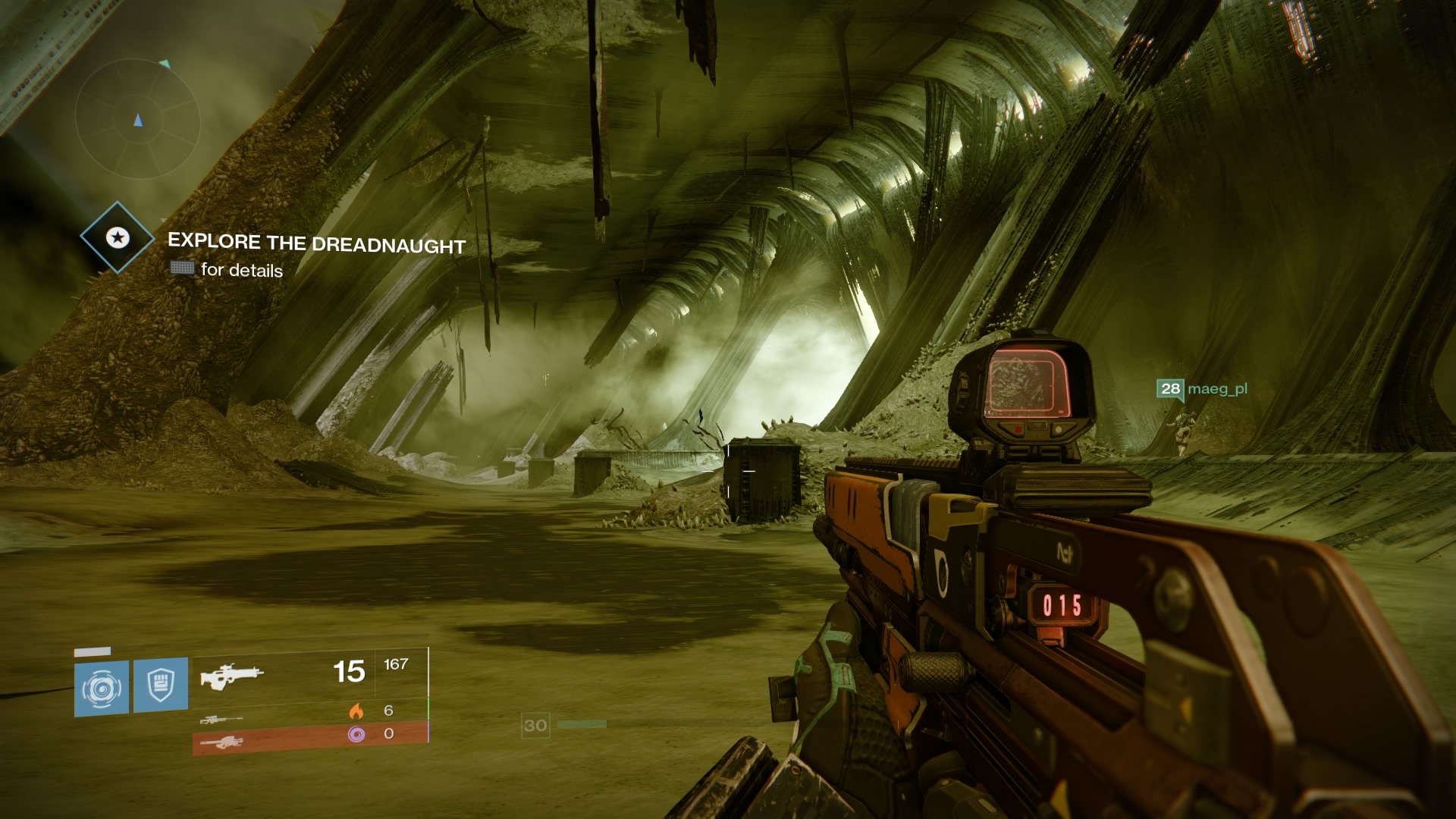
Task: Switch to the special weapon with flame icon
Action: (x=221, y=719)
